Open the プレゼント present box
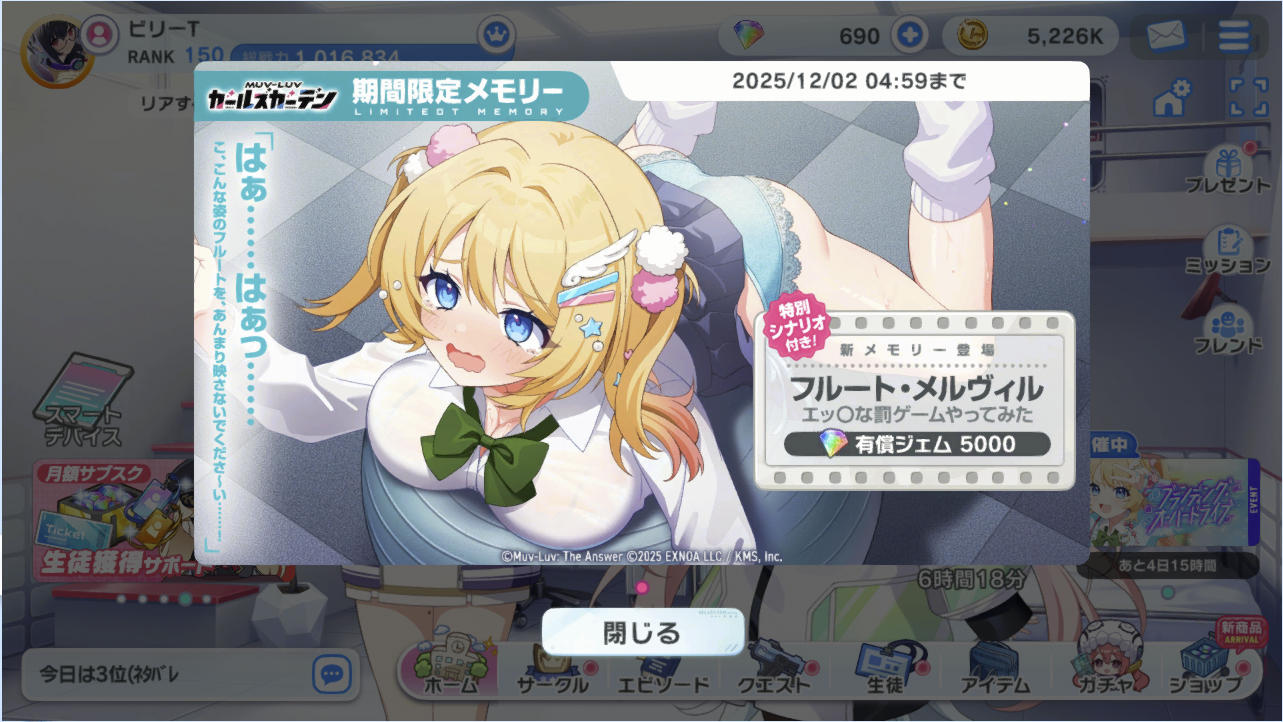The image size is (1283, 722). [x=1227, y=170]
